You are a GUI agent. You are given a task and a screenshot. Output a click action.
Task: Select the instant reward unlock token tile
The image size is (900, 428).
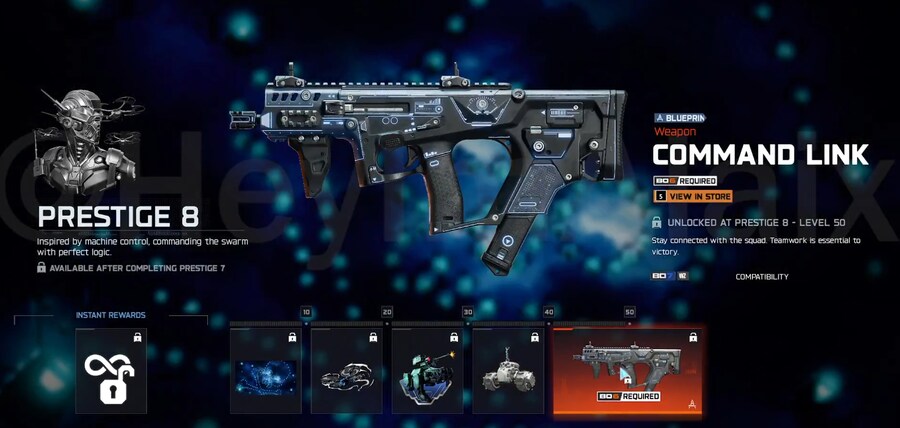(x=111, y=371)
